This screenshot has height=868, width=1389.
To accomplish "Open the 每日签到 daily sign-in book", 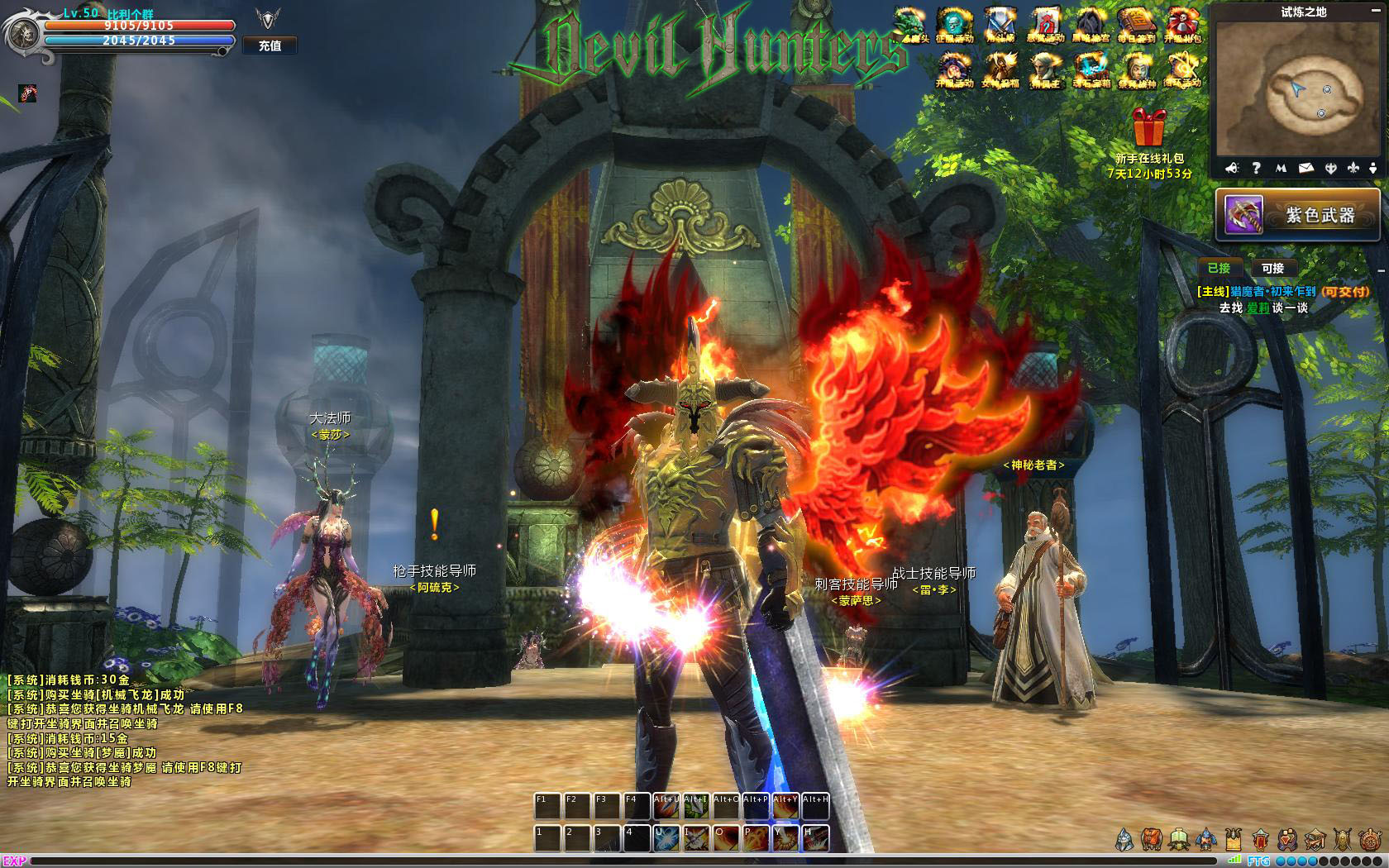I will (1136, 25).
